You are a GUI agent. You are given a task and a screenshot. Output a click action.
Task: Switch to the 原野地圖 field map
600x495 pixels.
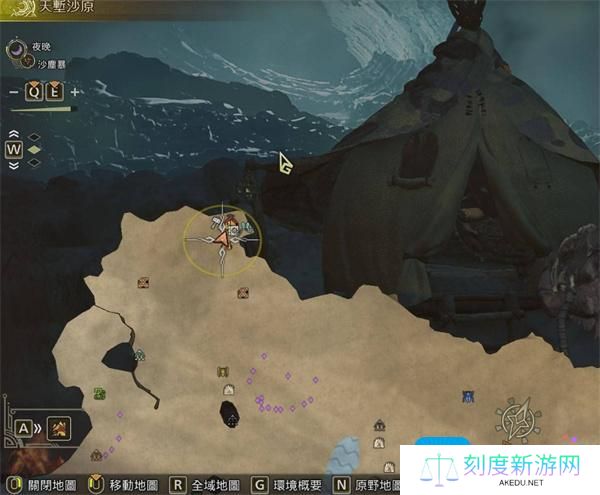pos(372,485)
